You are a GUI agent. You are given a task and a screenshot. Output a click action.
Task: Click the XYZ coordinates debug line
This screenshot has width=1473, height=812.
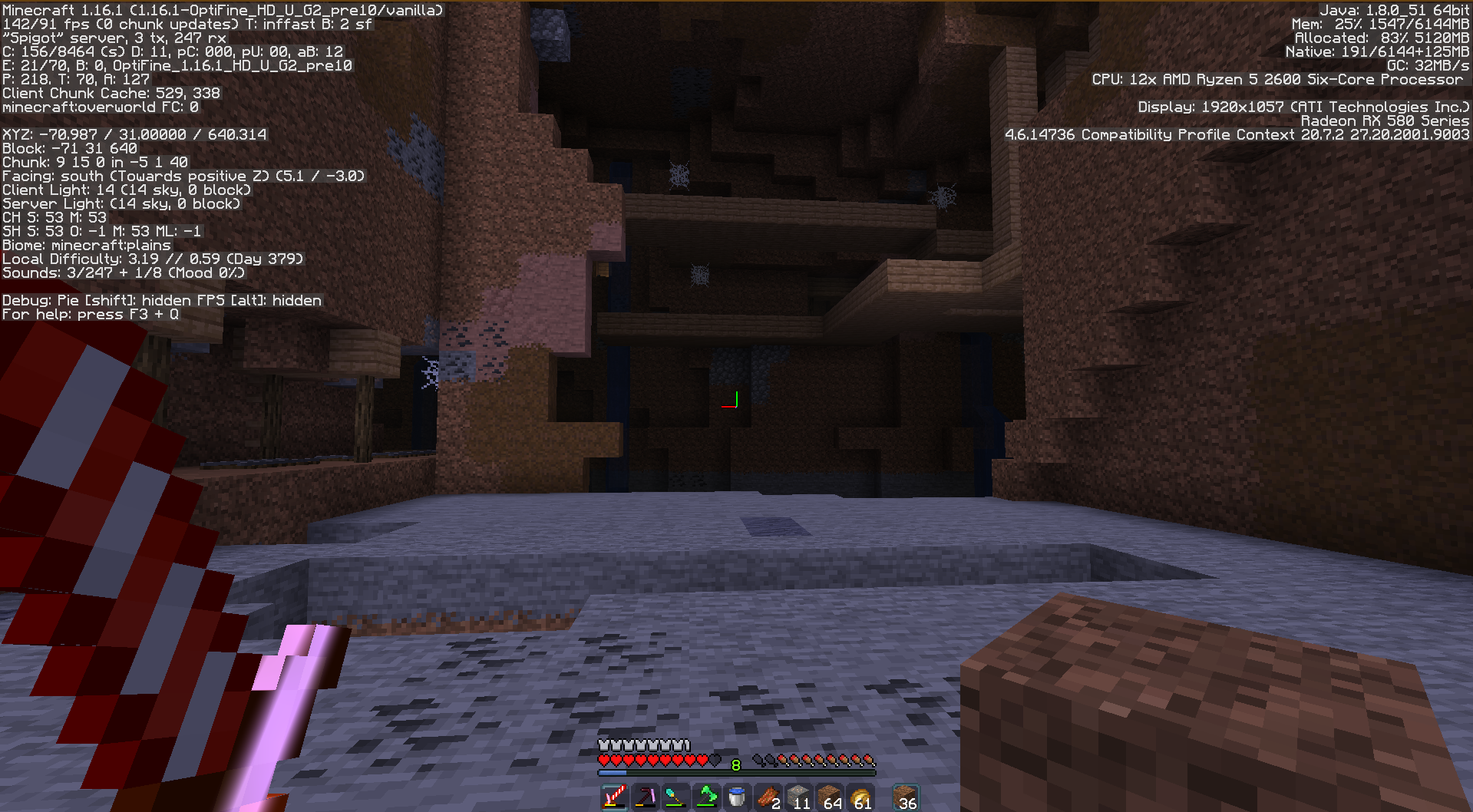[134, 134]
